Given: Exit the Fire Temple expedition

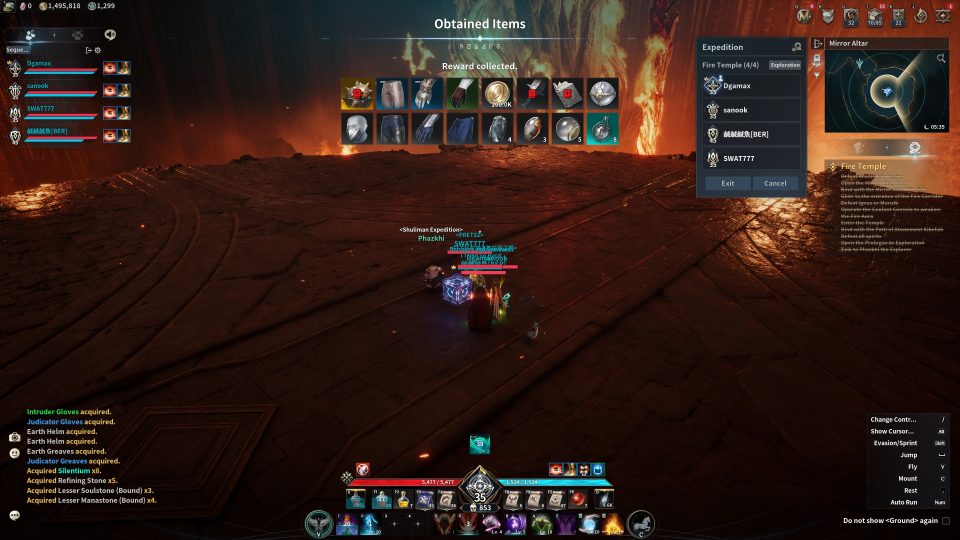Looking at the screenshot, I should coord(727,183).
